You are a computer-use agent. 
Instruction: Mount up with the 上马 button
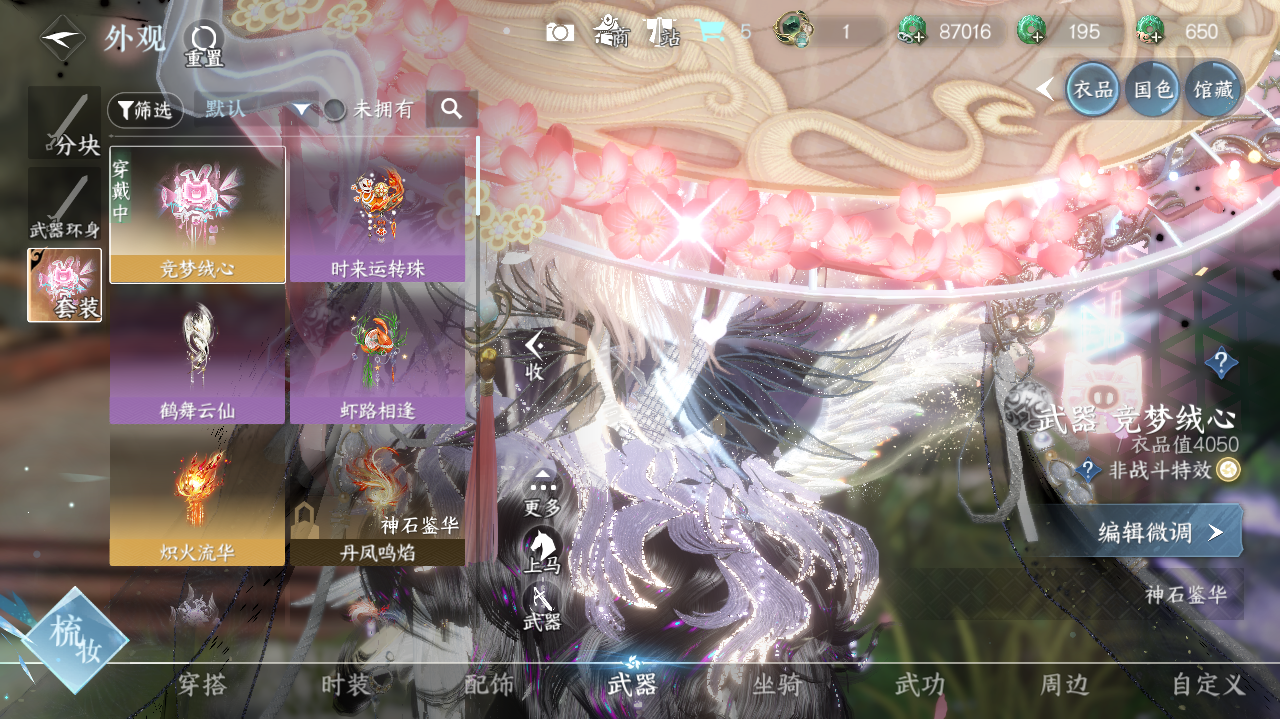pyautogui.click(x=543, y=551)
